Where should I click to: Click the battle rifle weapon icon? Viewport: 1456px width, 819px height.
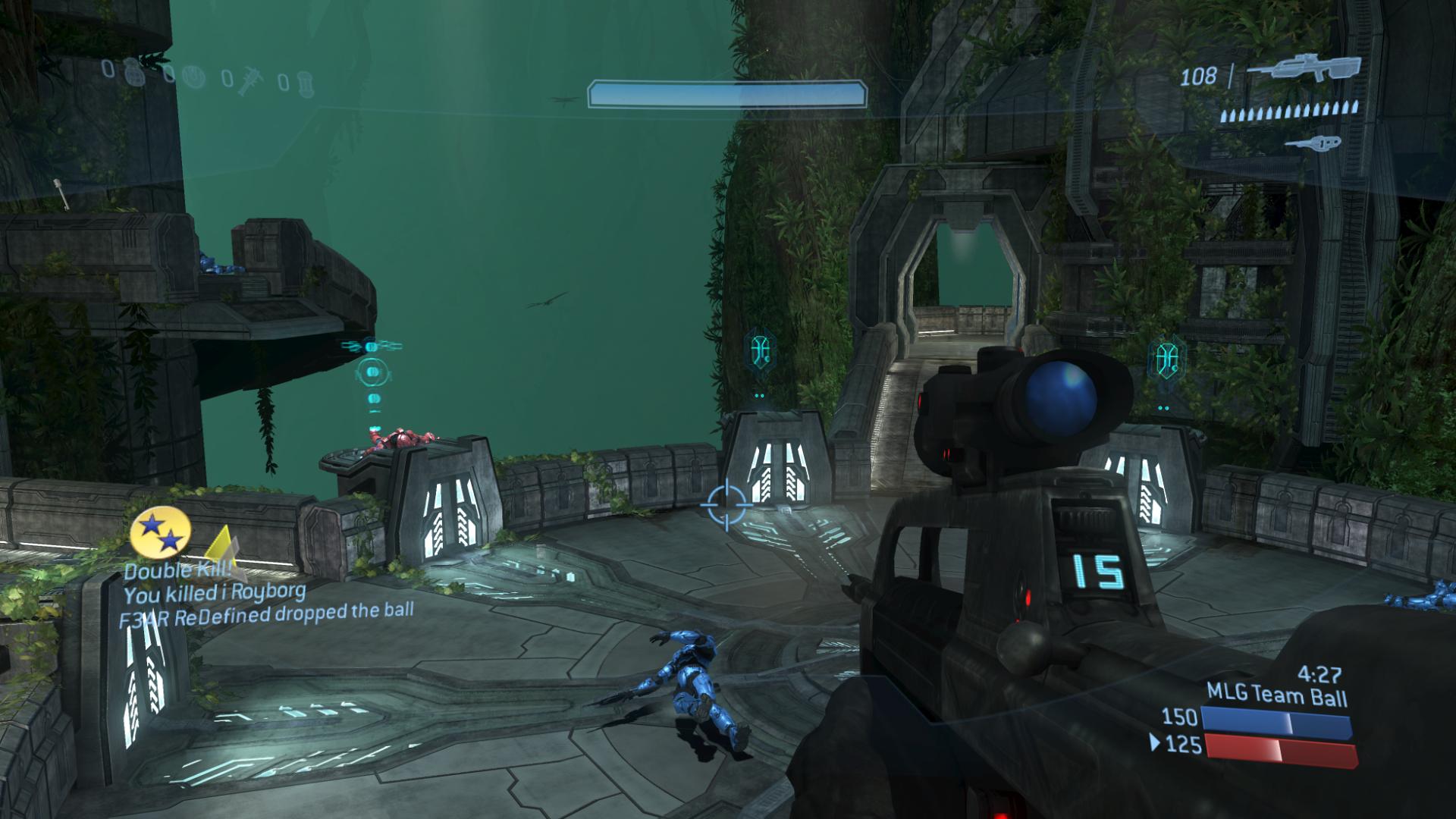tap(1304, 69)
